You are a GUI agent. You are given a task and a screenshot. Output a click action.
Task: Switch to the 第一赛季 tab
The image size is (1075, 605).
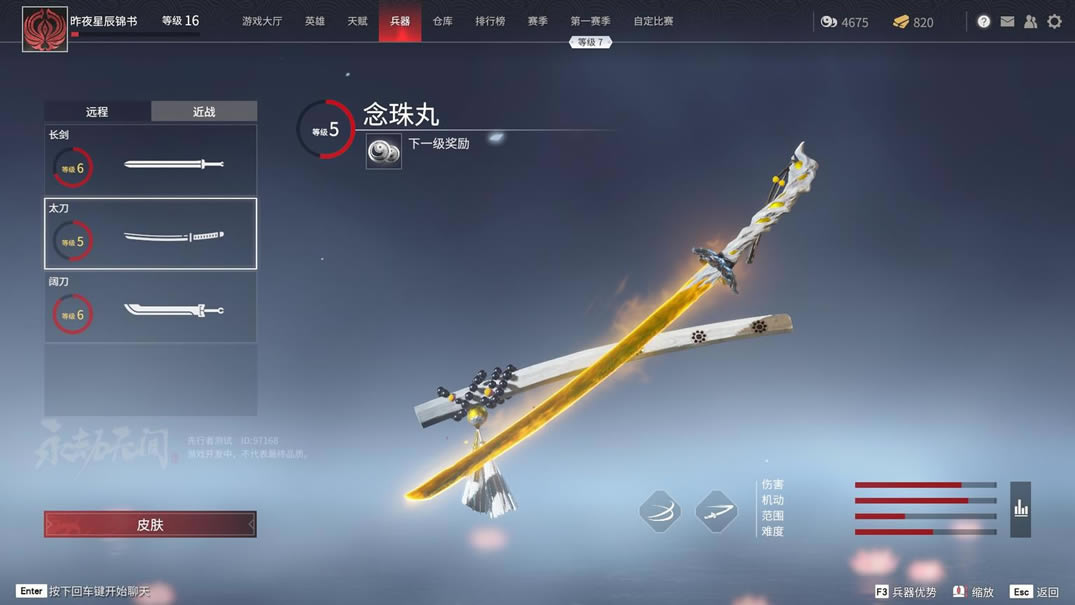590,21
